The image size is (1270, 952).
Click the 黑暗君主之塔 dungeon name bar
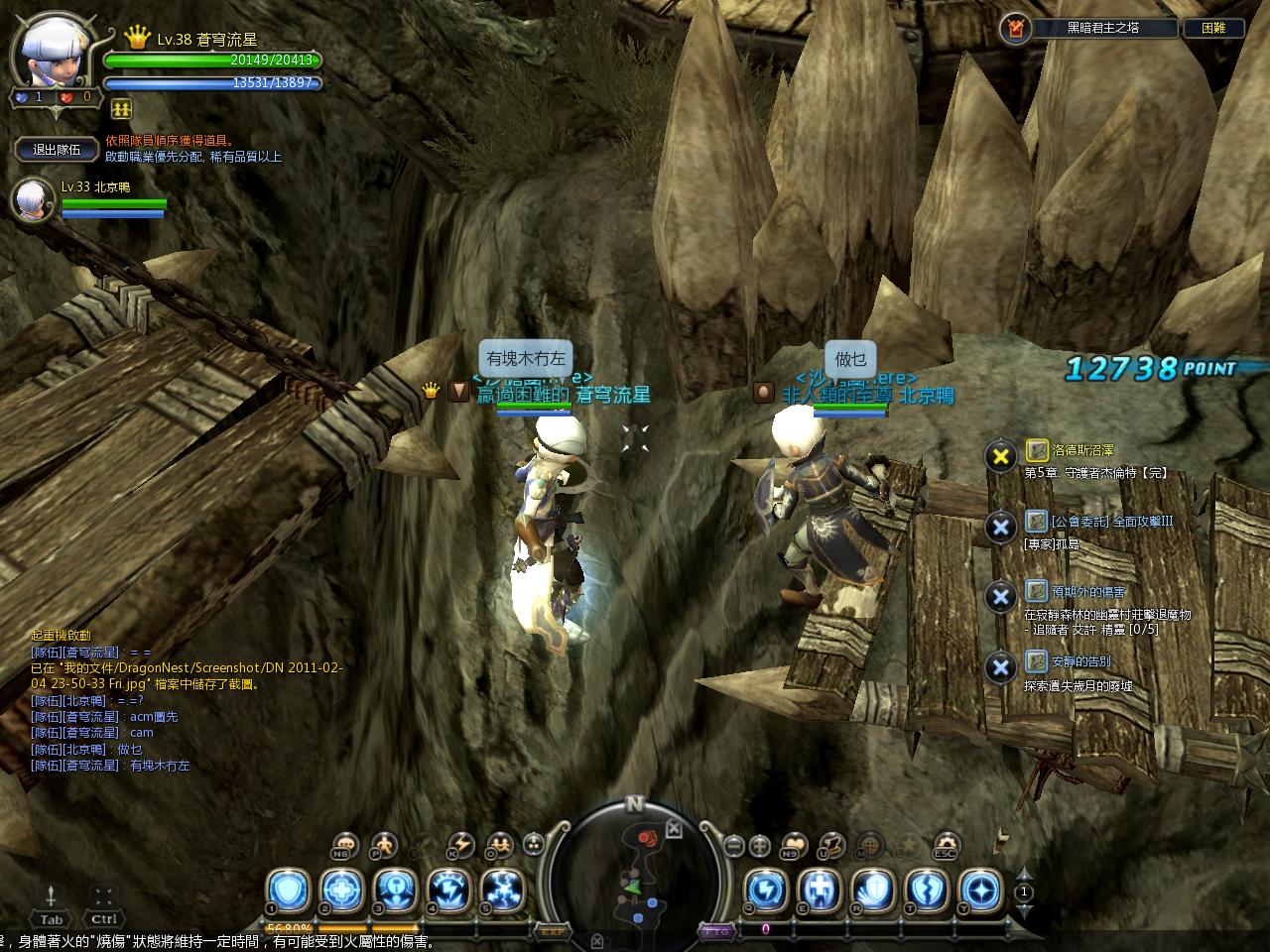tap(1101, 28)
